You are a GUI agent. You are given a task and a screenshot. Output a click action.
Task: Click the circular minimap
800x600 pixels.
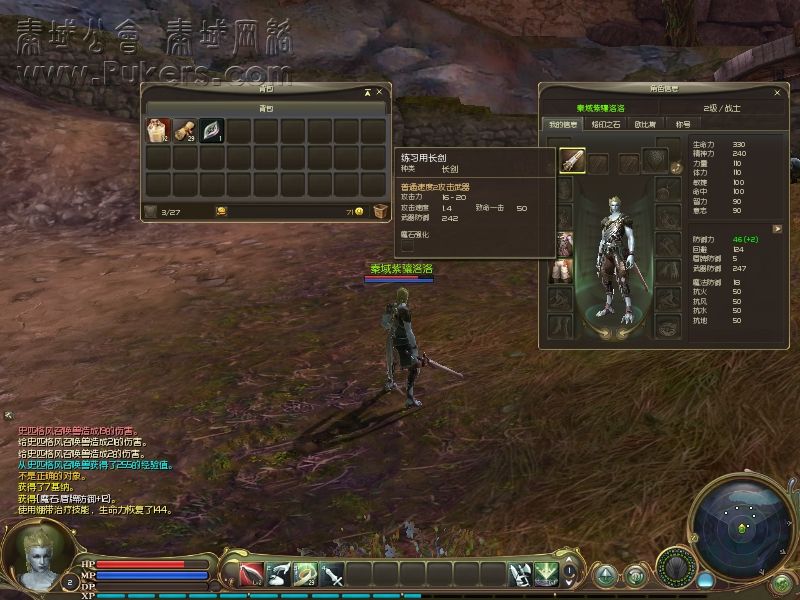[x=741, y=526]
